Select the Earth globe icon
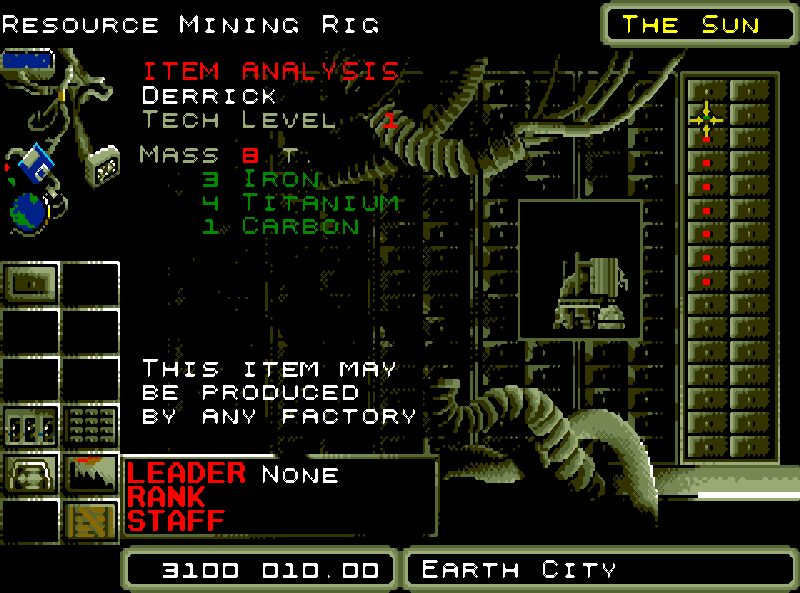Viewport: 800px width, 593px height. click(x=28, y=210)
